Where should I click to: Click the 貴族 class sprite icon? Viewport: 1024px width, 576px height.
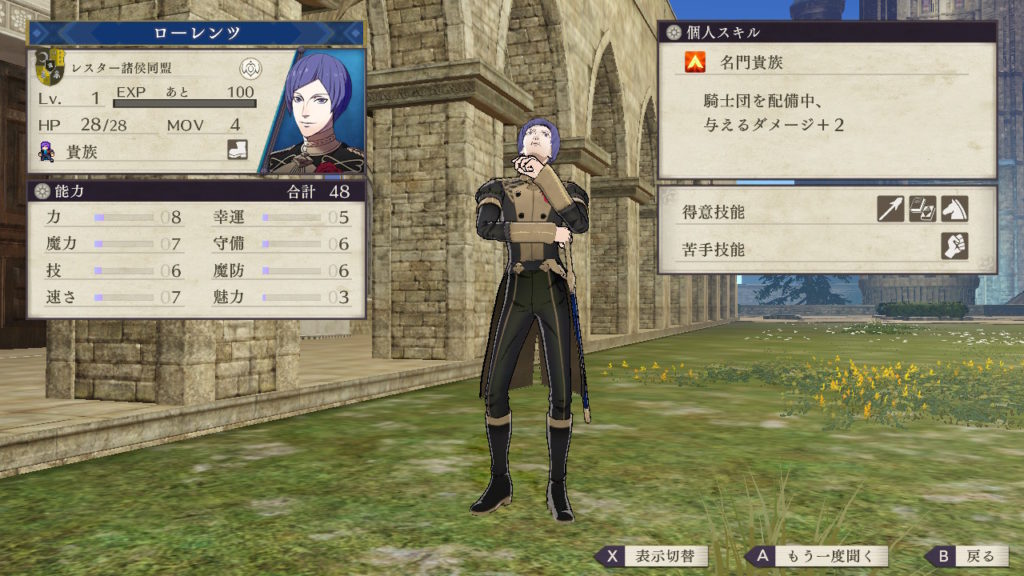(x=46, y=150)
